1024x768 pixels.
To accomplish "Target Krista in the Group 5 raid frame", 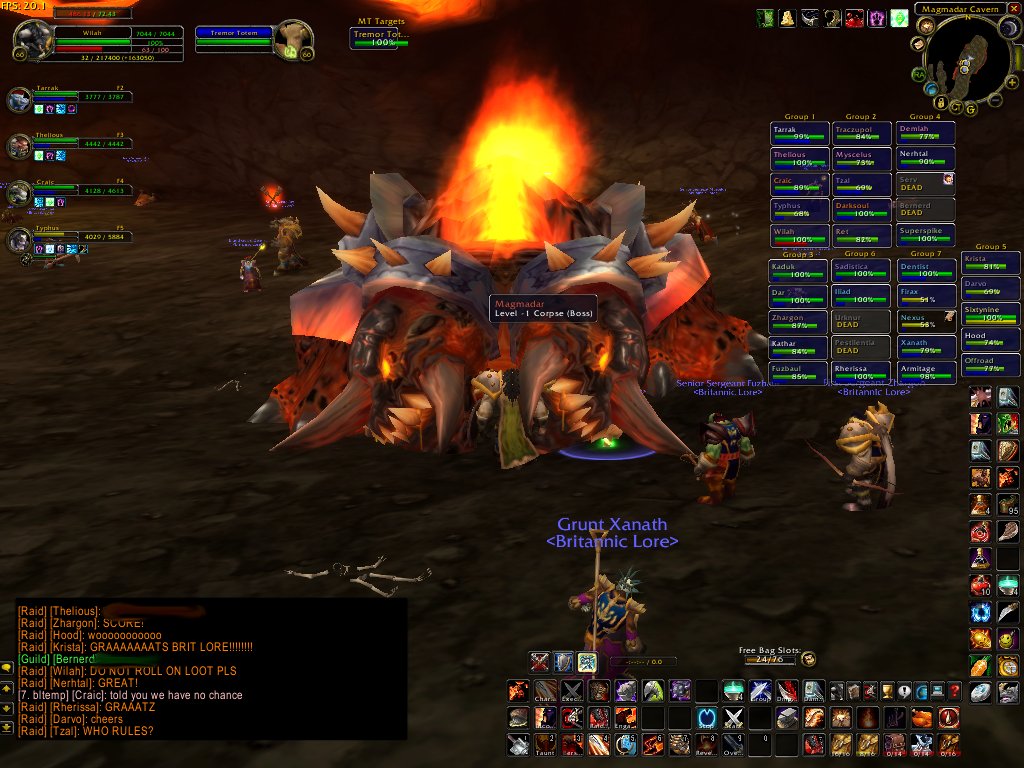I will (x=991, y=262).
